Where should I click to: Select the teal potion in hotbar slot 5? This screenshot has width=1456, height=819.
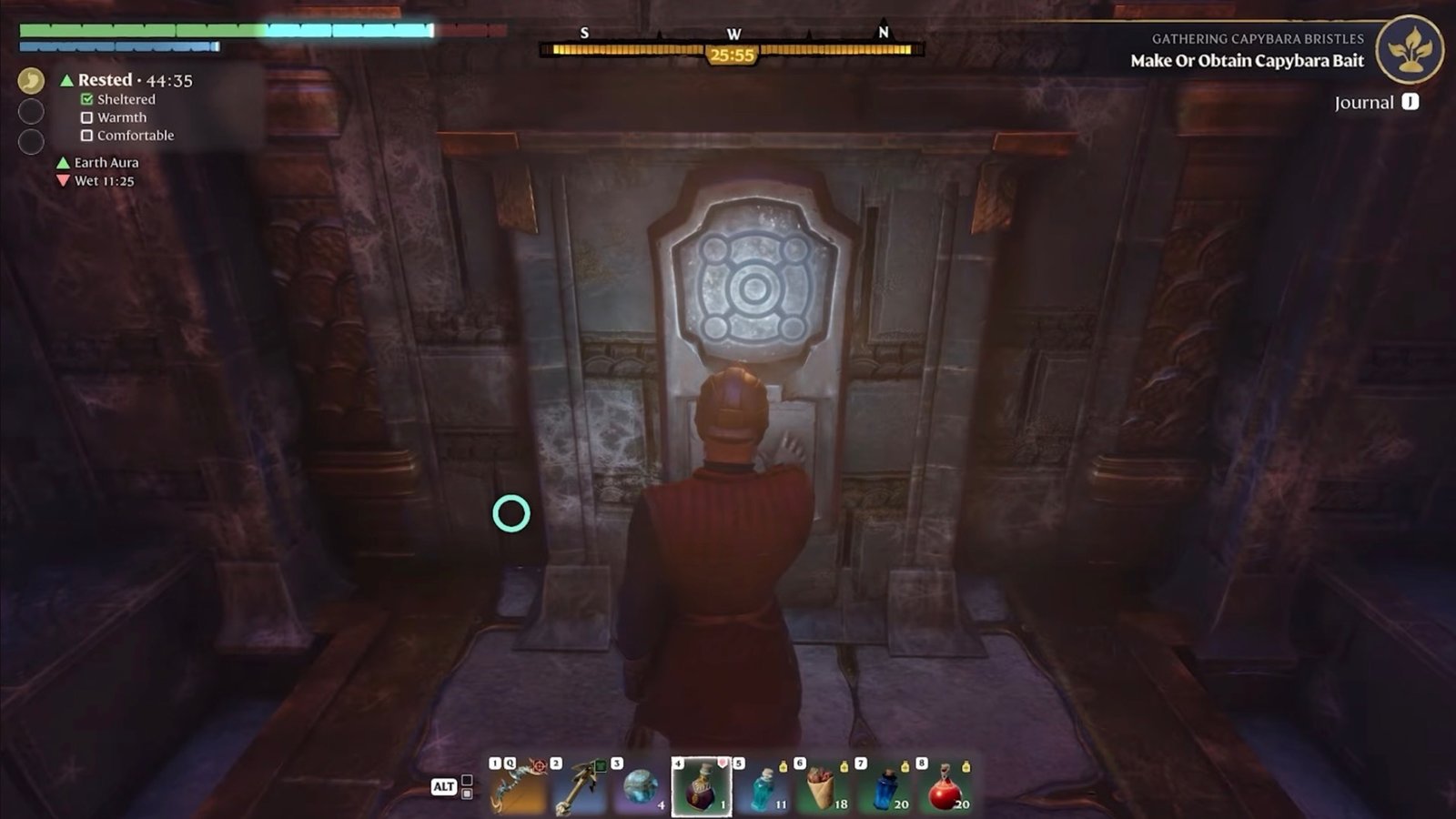pos(763,790)
